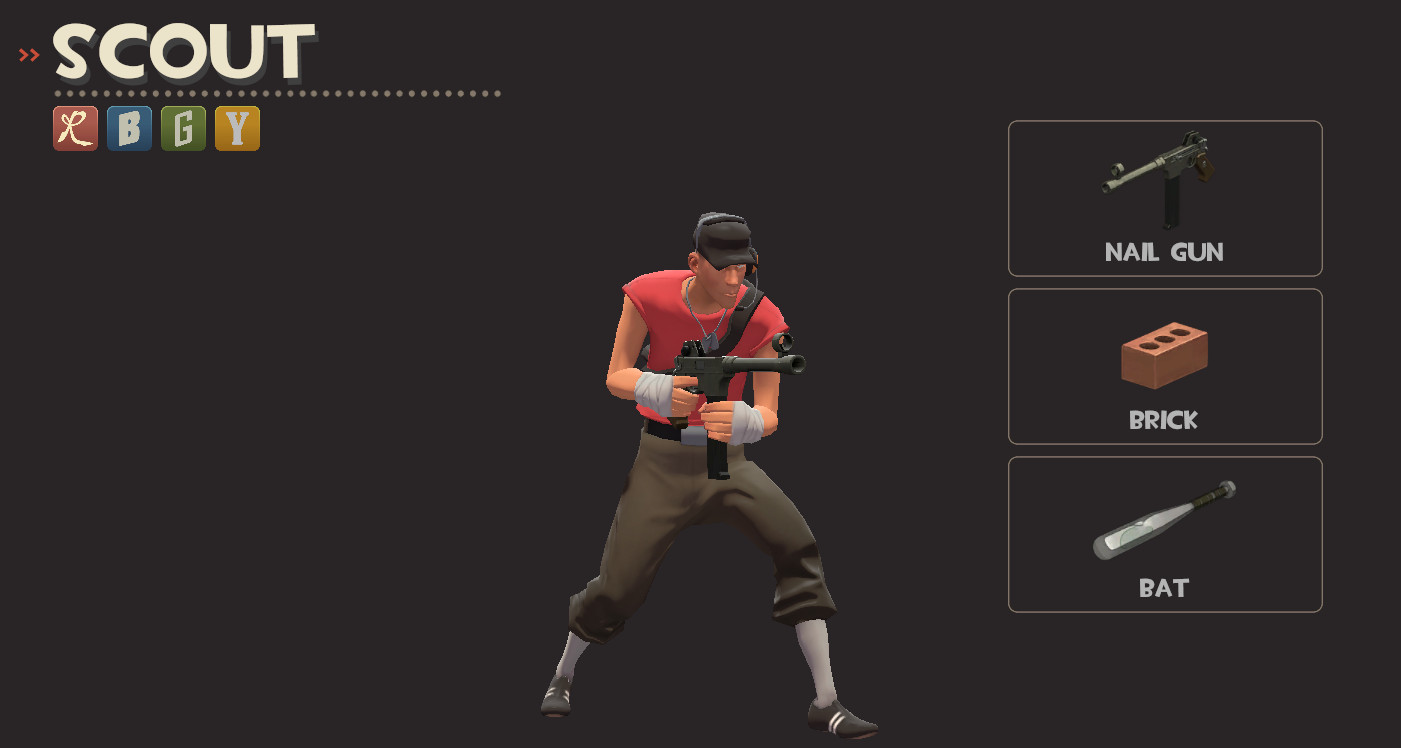Open the Brick loadout slot panel

pos(1164,365)
